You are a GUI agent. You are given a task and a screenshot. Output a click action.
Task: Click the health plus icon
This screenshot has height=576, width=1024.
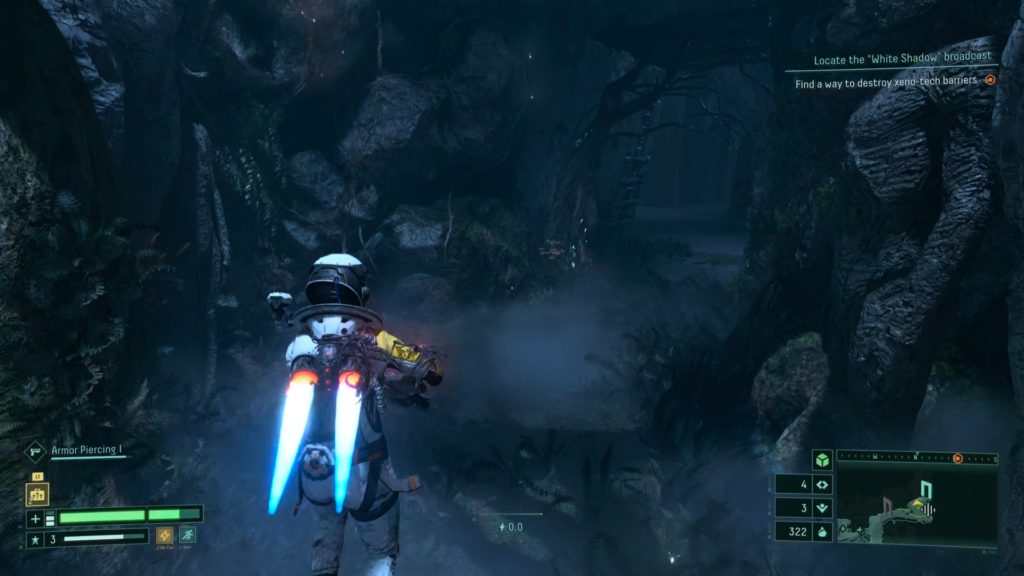pyautogui.click(x=35, y=518)
